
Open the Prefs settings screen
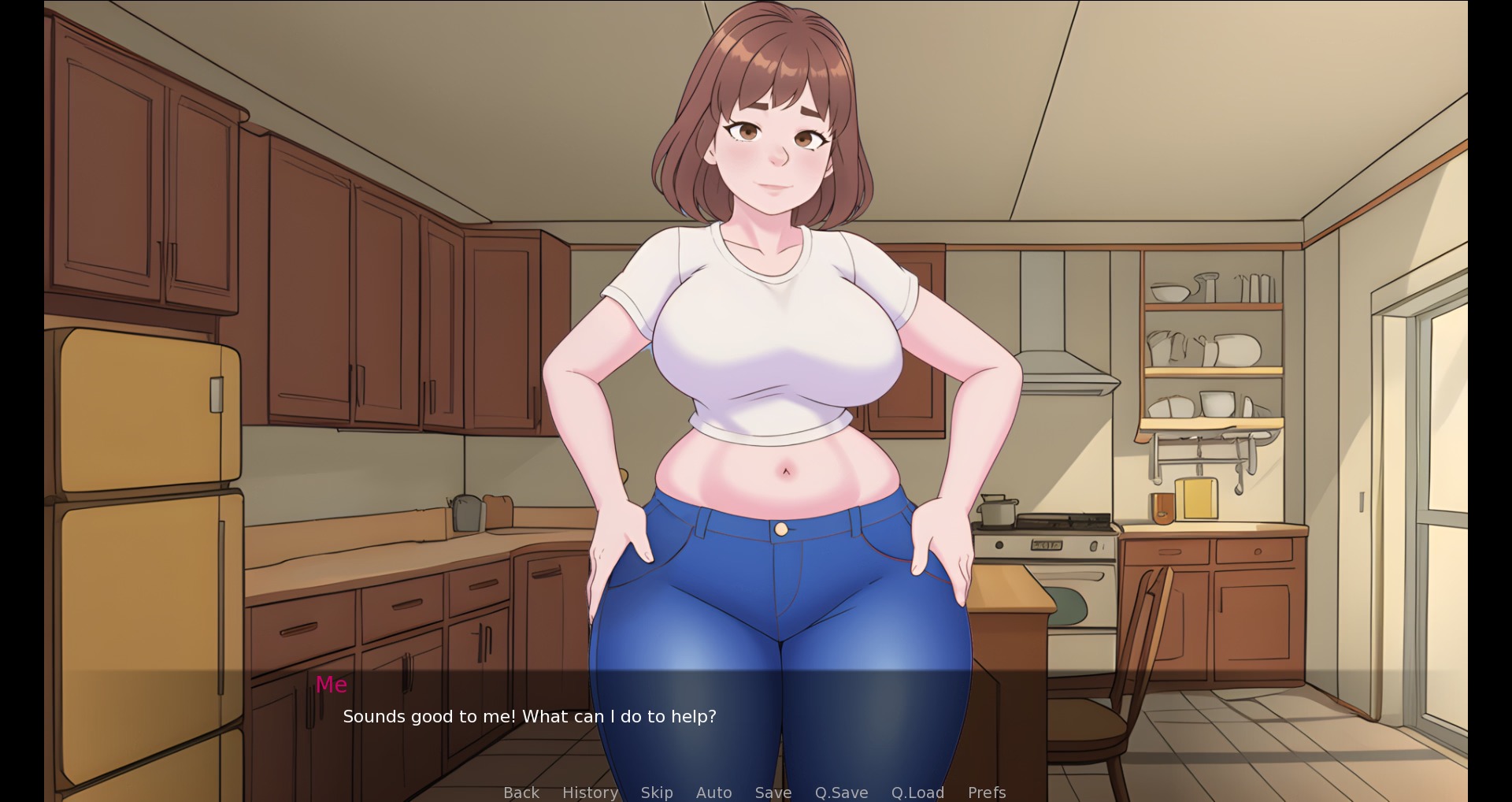(x=986, y=792)
